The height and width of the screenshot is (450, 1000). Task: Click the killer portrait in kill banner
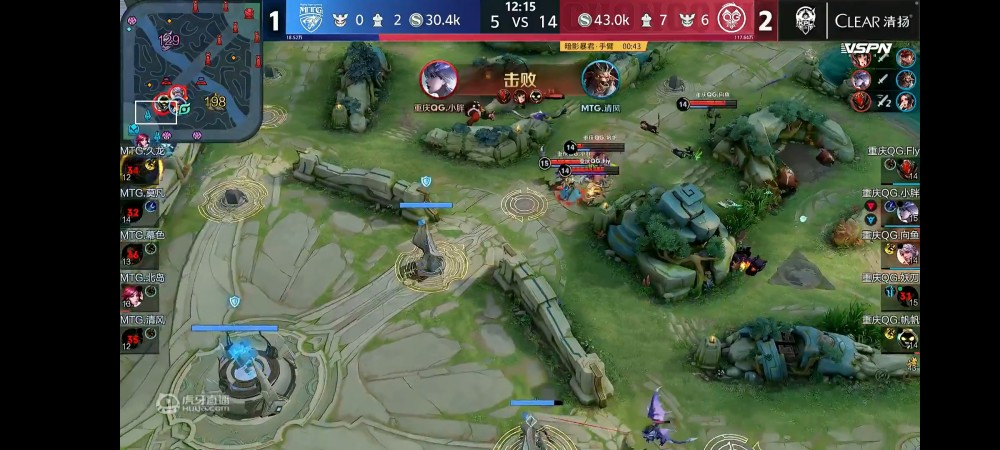pos(439,80)
